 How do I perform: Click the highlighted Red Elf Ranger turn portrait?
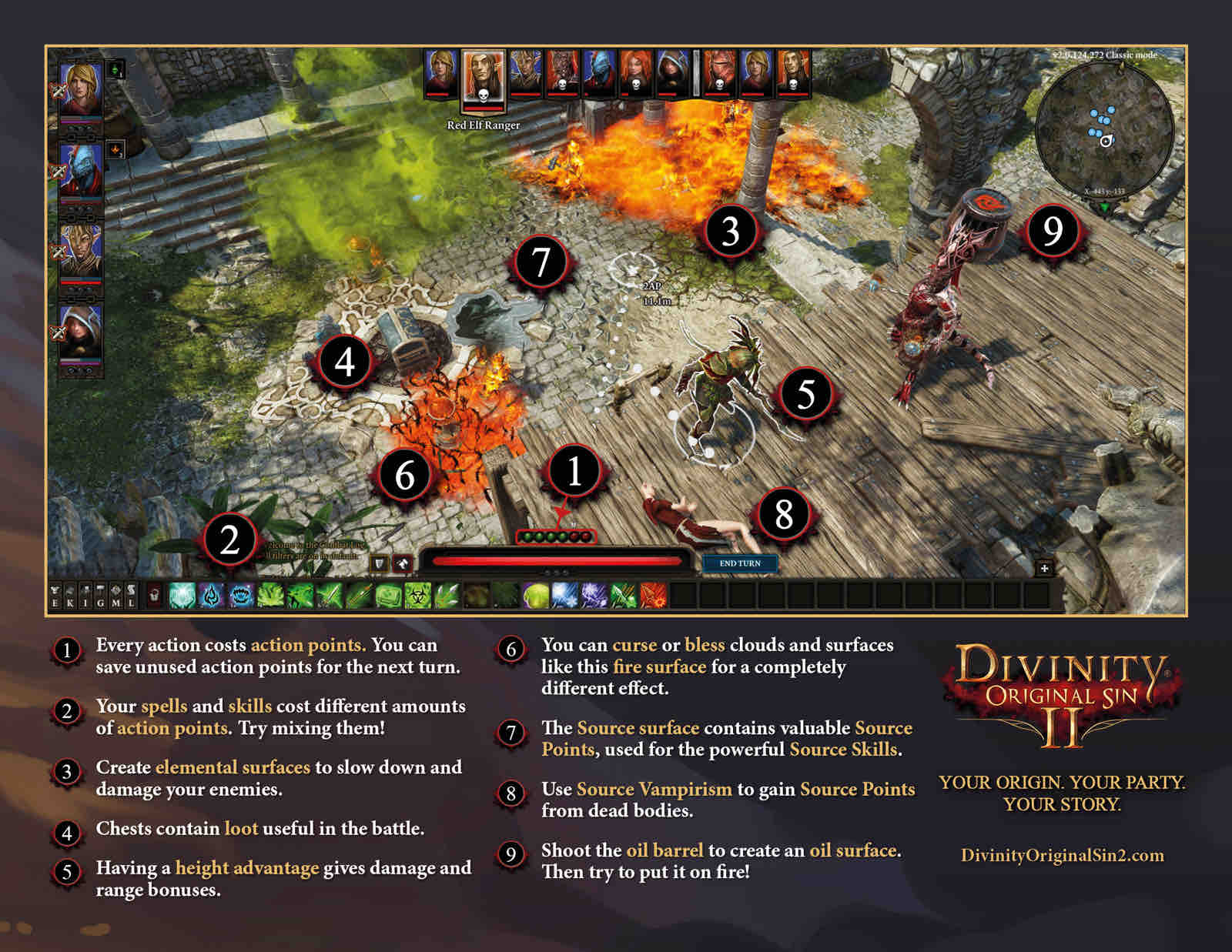point(483,79)
